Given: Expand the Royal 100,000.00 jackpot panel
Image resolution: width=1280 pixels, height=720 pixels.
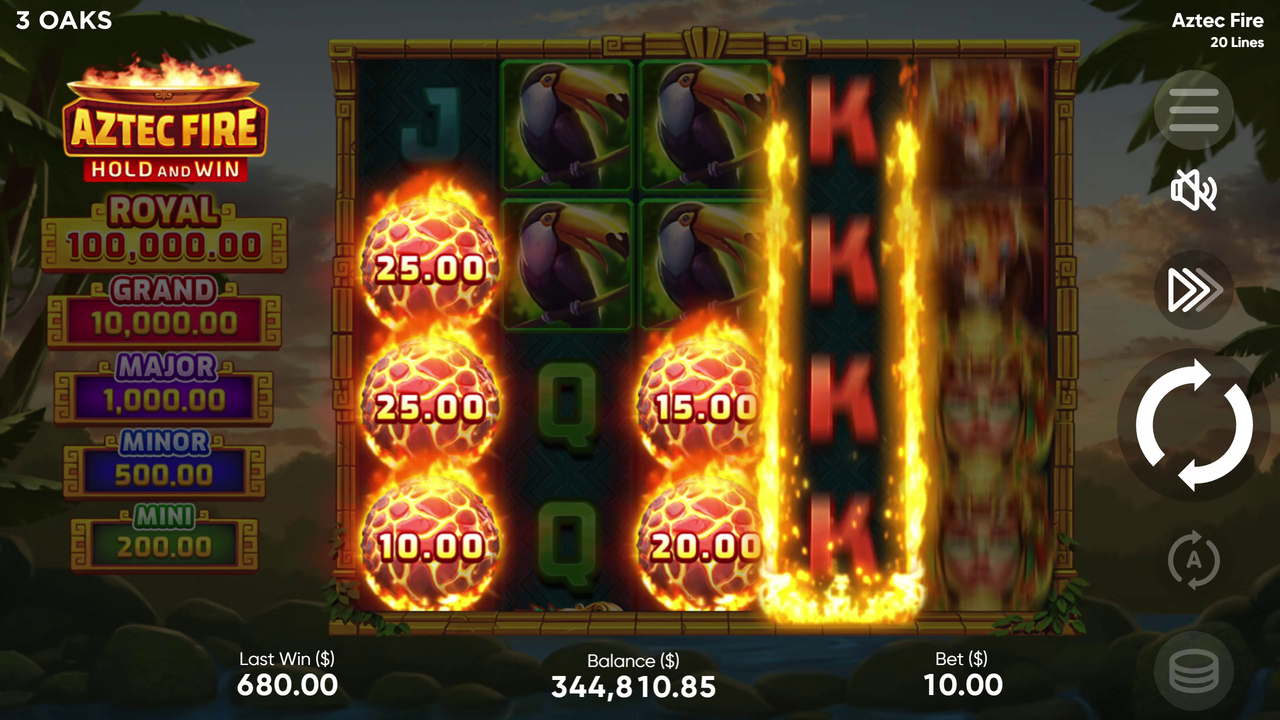Looking at the screenshot, I should (165, 228).
